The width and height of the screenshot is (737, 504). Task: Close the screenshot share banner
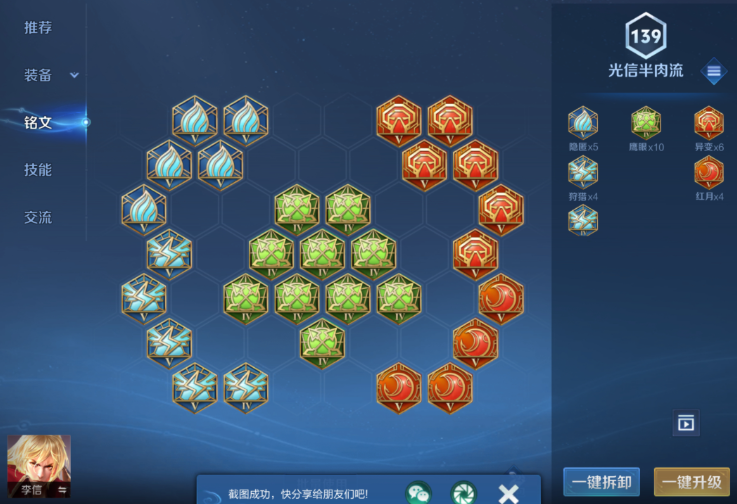click(x=508, y=492)
